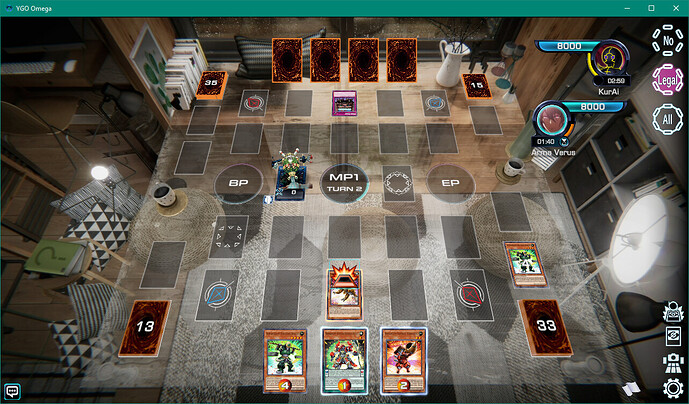Inspect the opponent's extra deck showing 15
The width and height of the screenshot is (689, 404).
tap(476, 84)
